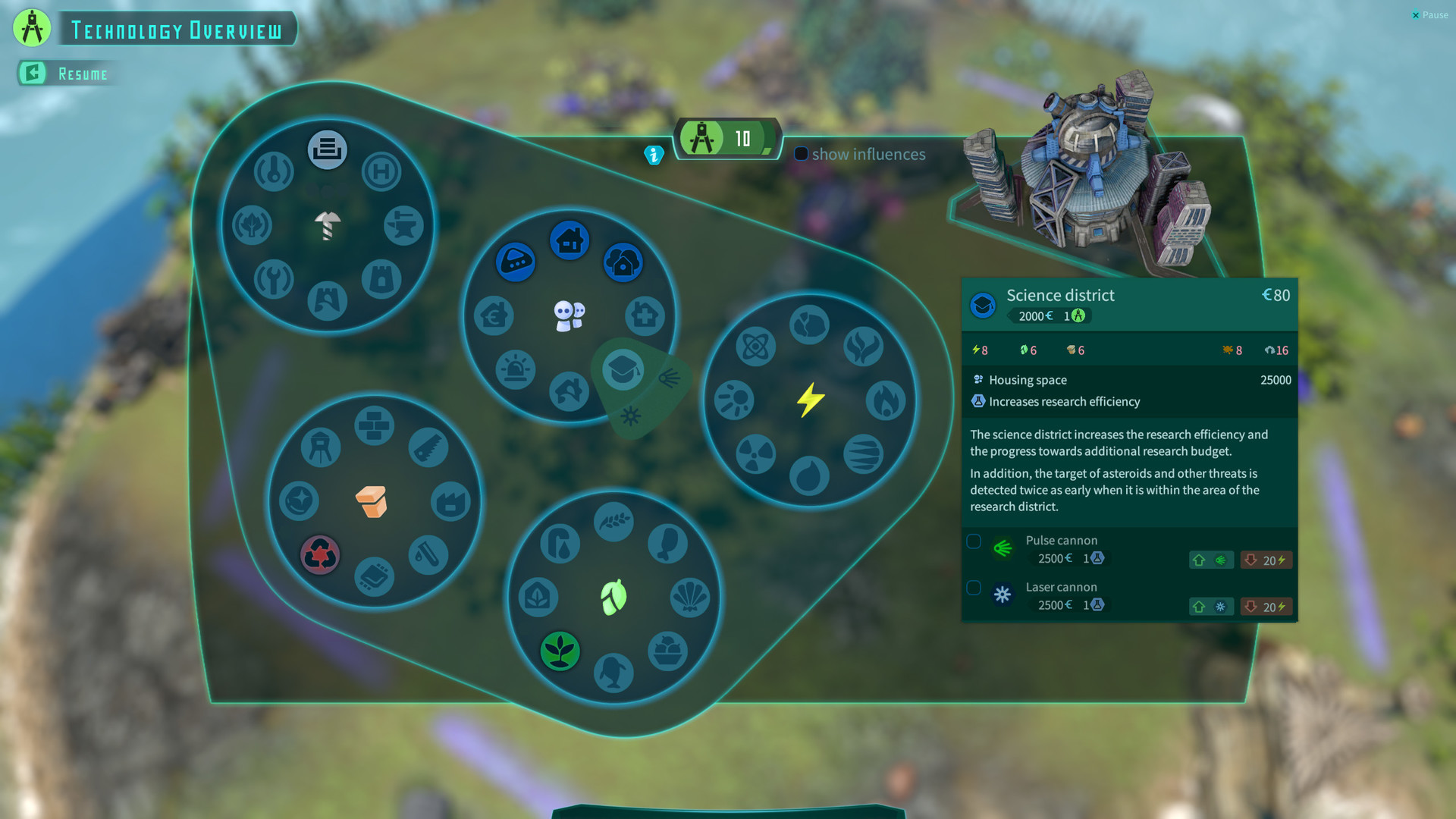The height and width of the screenshot is (819, 1456).
Task: Select the medical cross technology icon
Action: pyautogui.click(x=645, y=315)
